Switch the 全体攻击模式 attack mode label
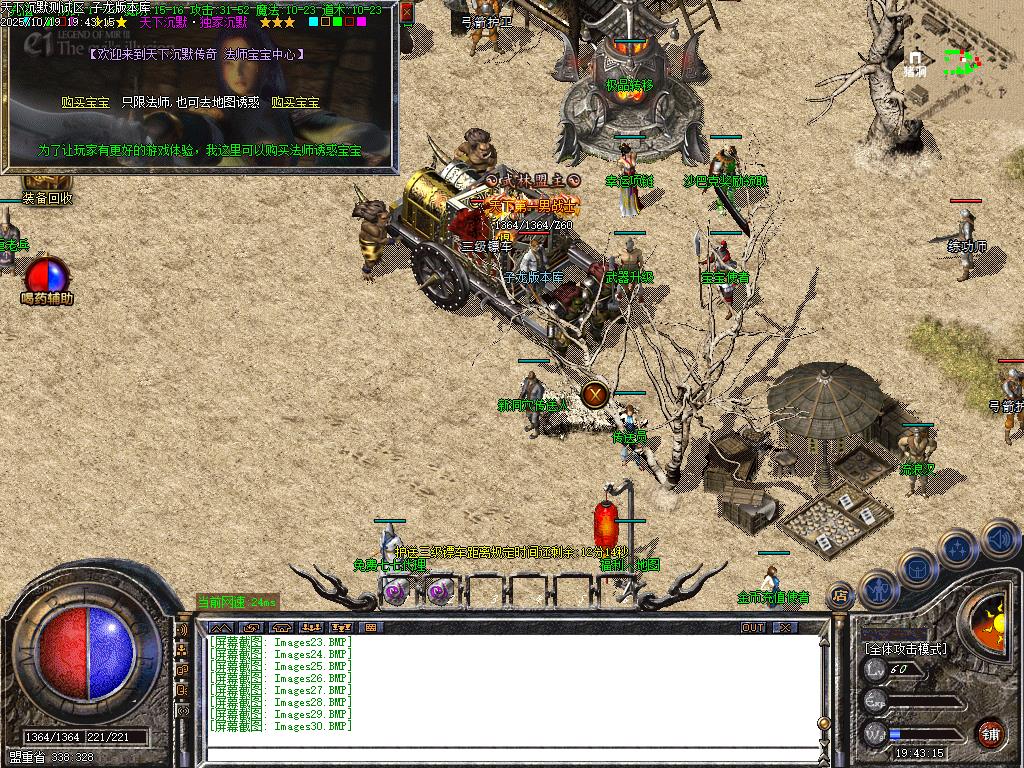 click(x=905, y=649)
